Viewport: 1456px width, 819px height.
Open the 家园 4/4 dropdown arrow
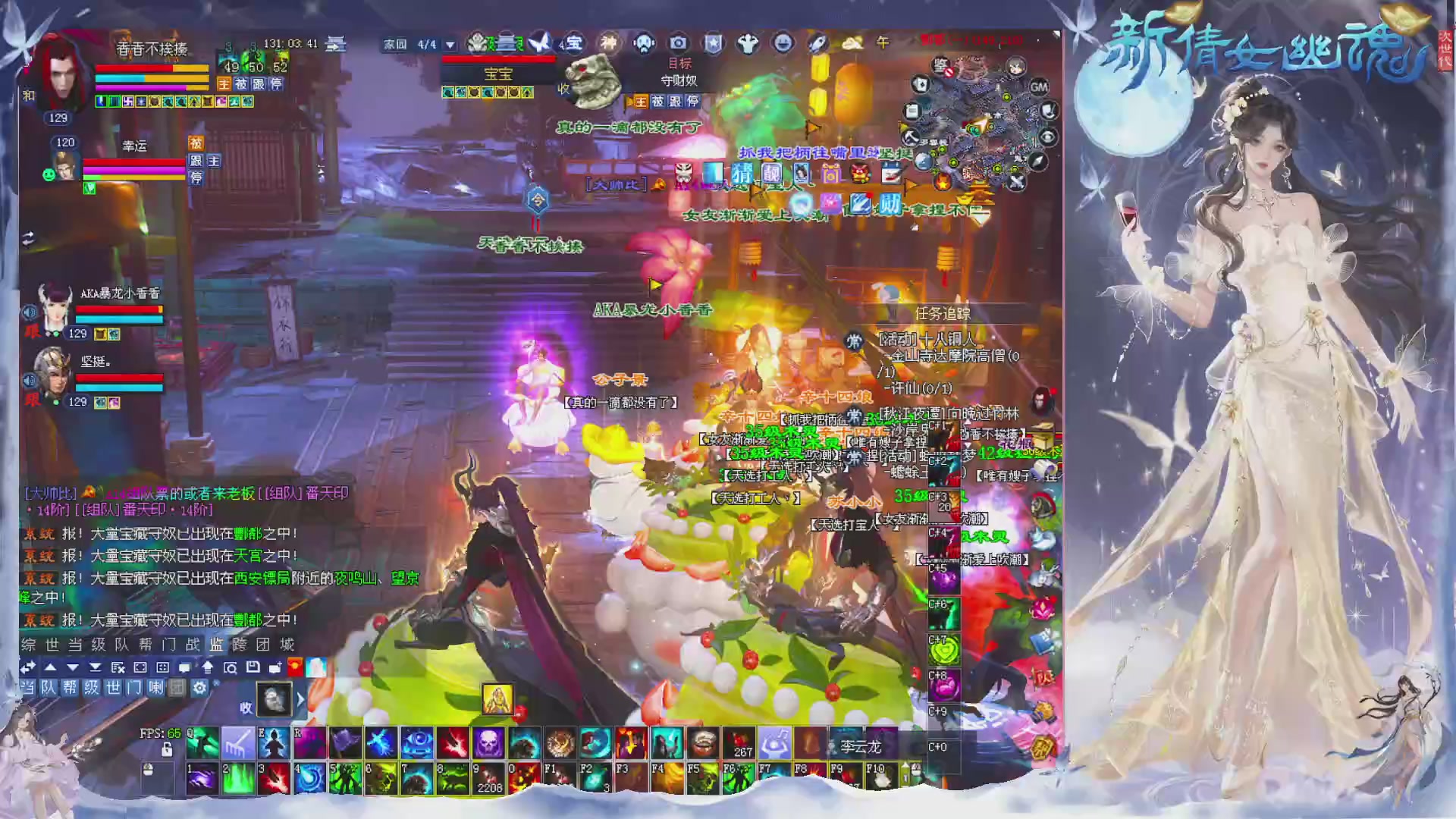tap(450, 45)
